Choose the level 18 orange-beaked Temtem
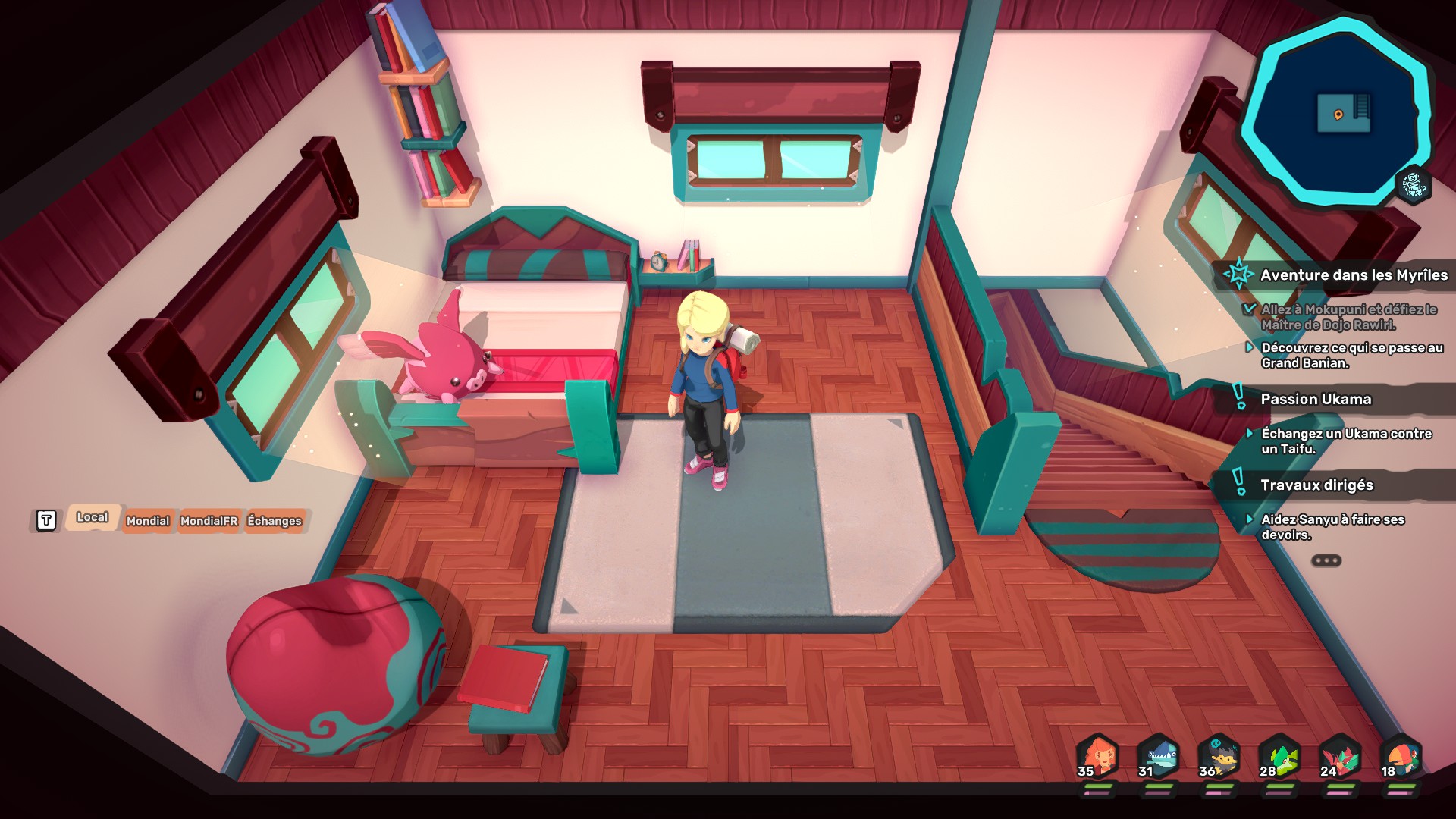 pos(1400,757)
